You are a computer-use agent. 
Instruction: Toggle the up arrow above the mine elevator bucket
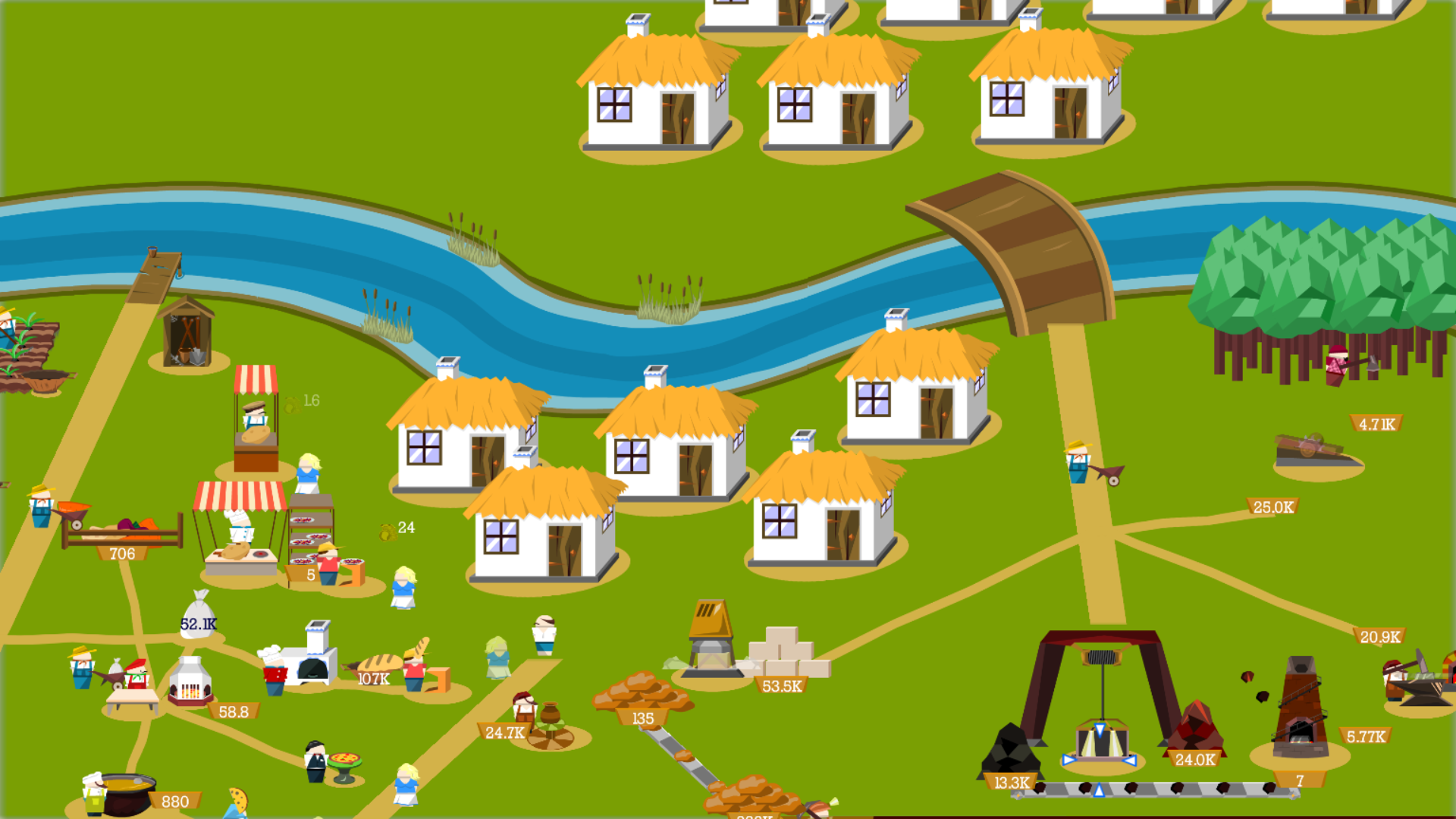click(x=1099, y=730)
